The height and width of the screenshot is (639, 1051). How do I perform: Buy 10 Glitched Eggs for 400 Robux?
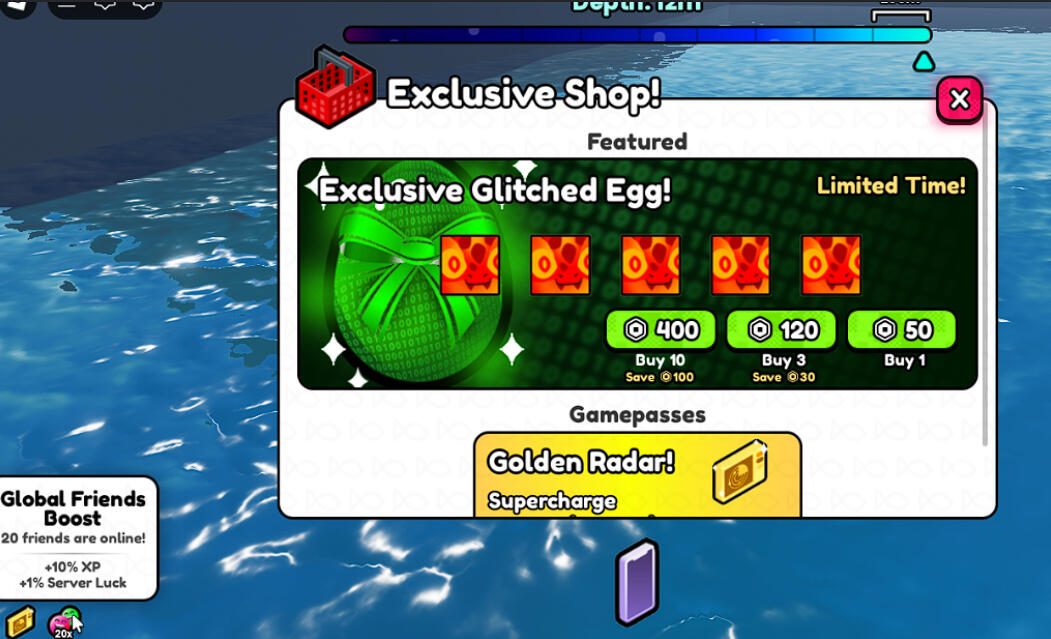pos(660,330)
